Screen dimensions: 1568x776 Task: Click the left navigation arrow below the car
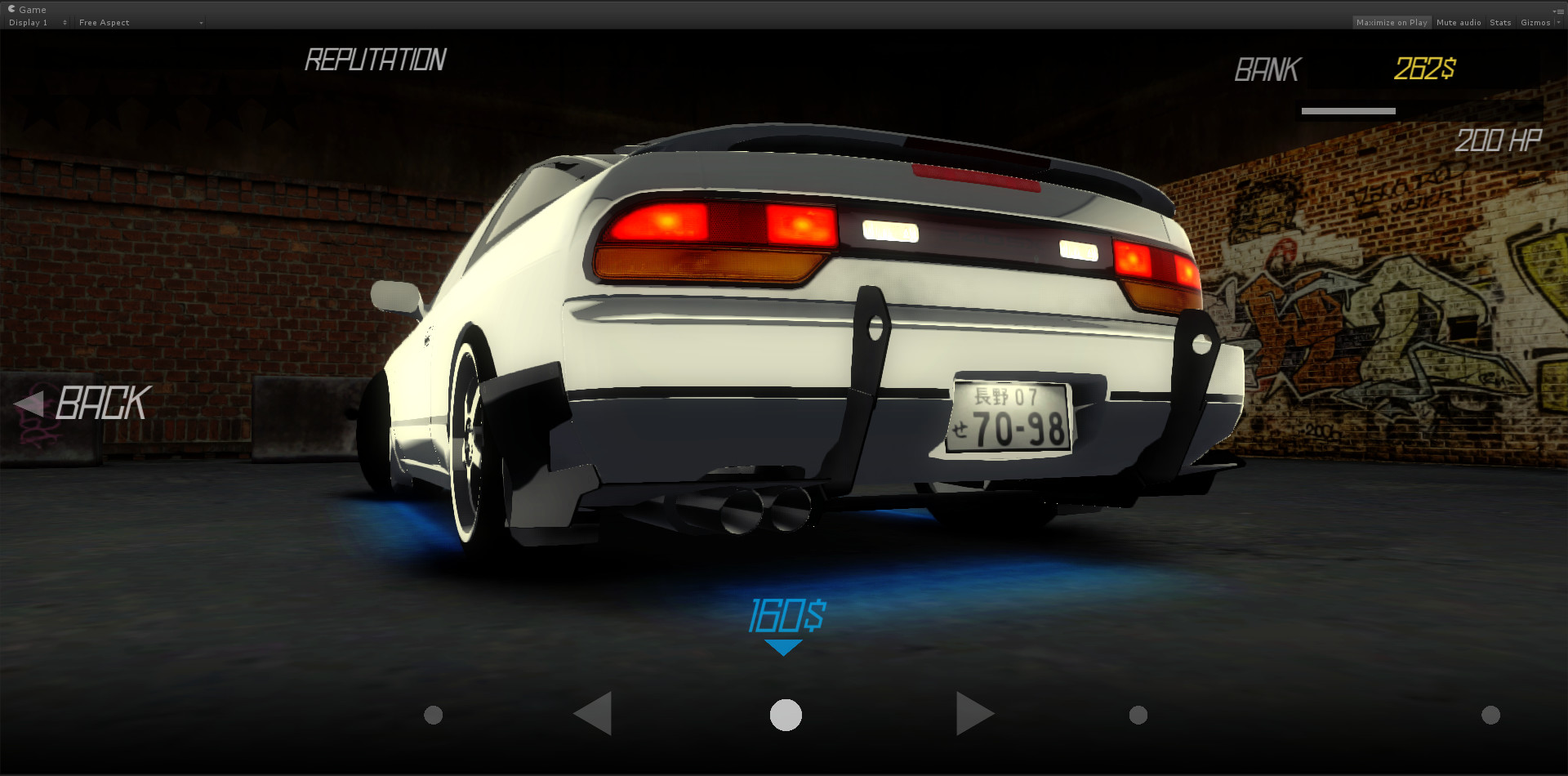click(594, 712)
